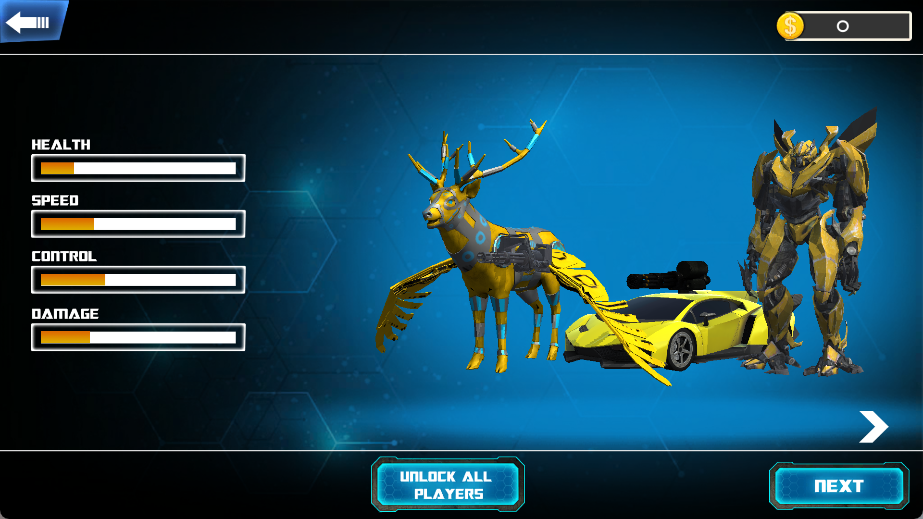Open the gold coin currency counter
Screen dimensions: 923x519
(x=843, y=26)
